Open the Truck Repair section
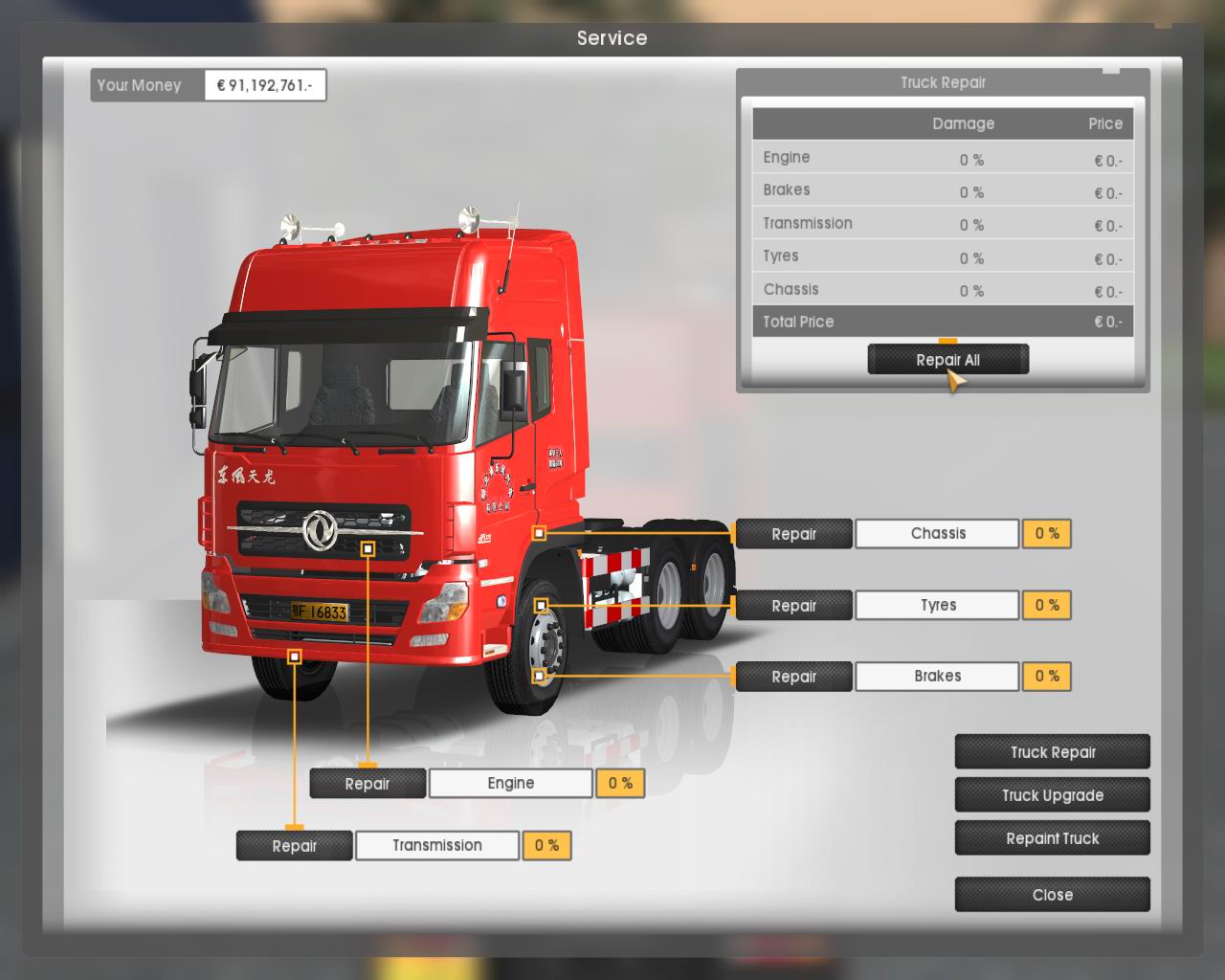Image resolution: width=1225 pixels, height=980 pixels. [x=1052, y=752]
